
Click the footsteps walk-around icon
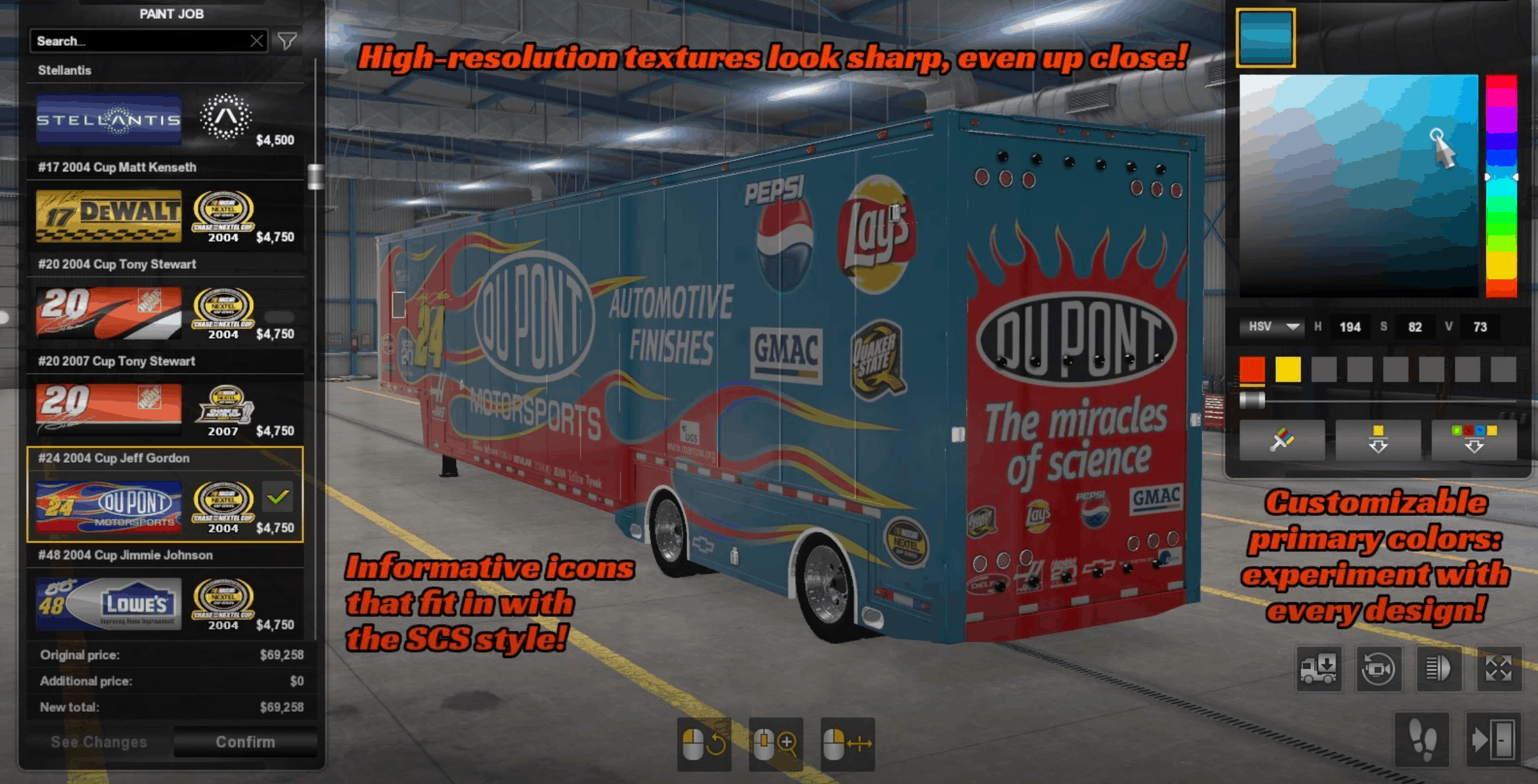point(1422,740)
